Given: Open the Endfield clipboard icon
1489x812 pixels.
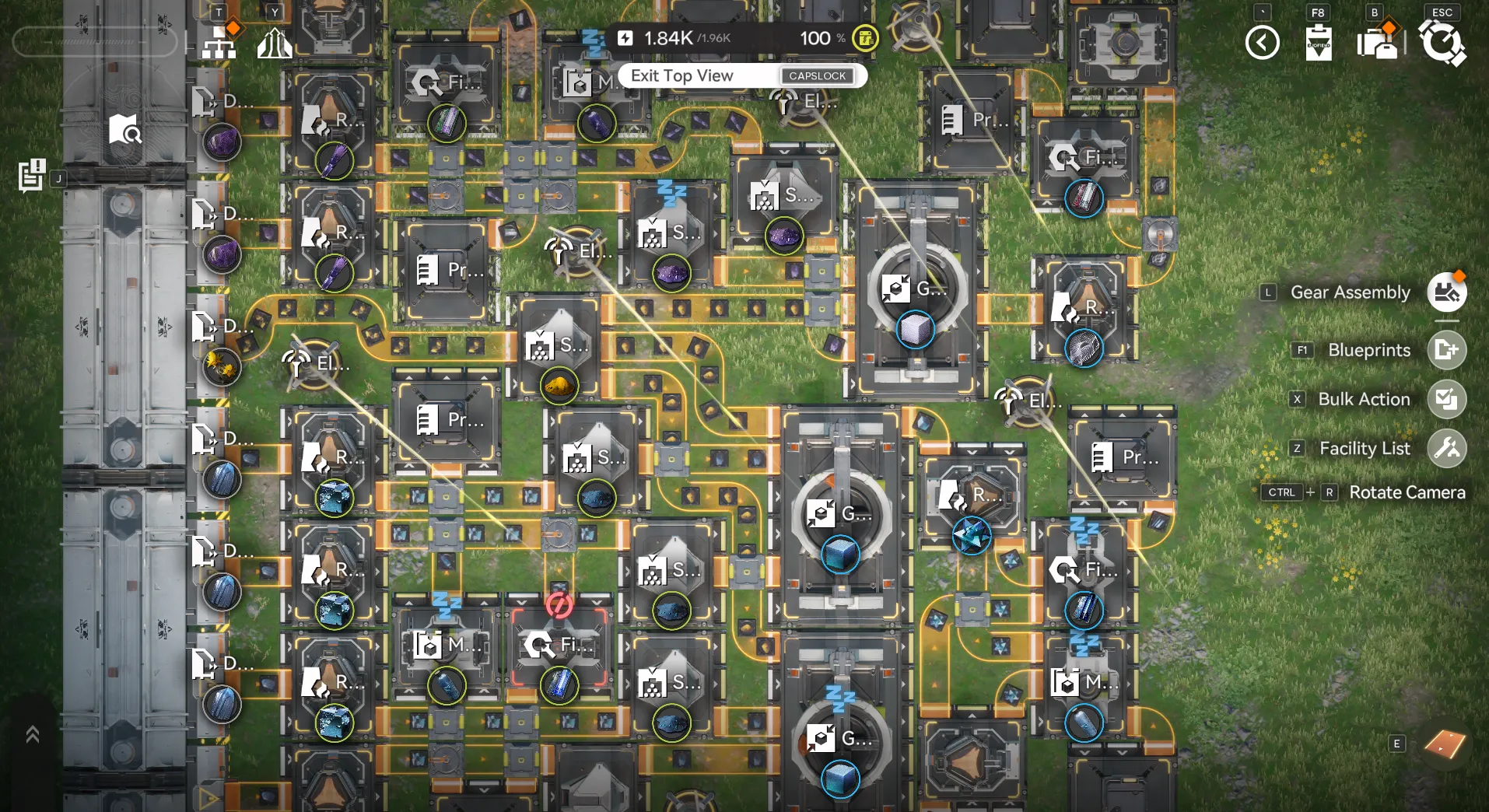Looking at the screenshot, I should [x=1318, y=43].
